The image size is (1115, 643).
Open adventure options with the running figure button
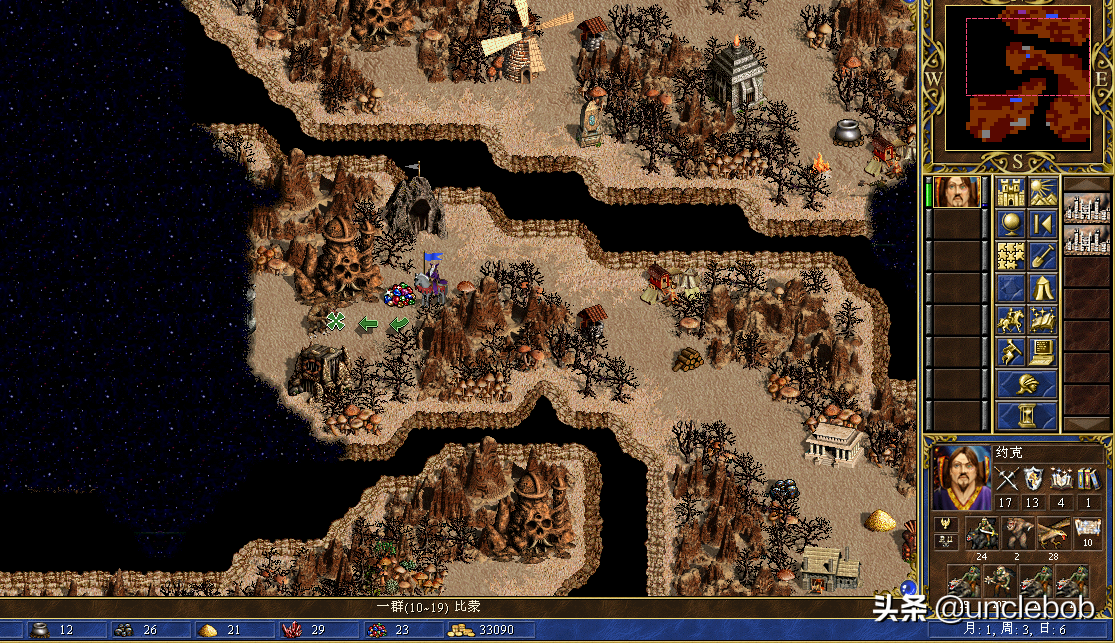coord(1010,352)
